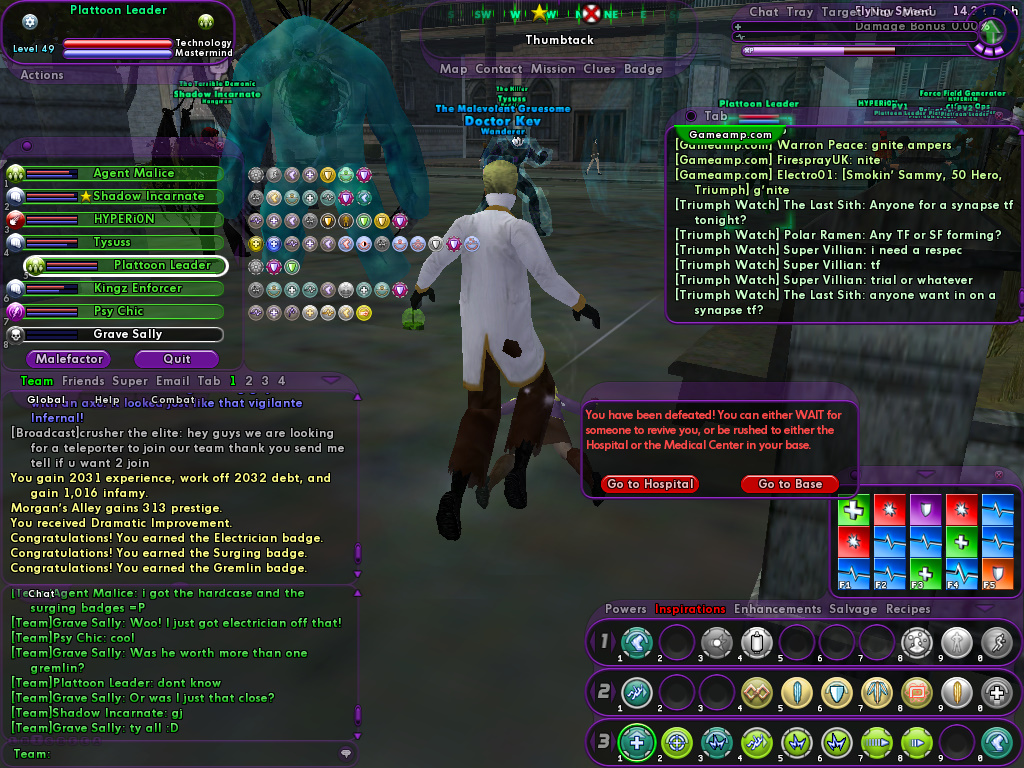
Task: Quit the team
Action: coord(177,359)
